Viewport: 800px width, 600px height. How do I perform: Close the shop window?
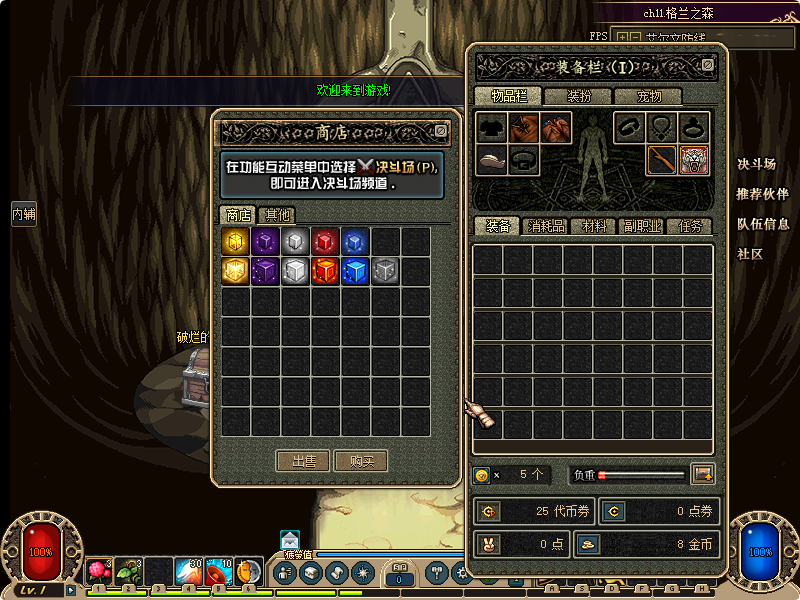click(x=441, y=131)
